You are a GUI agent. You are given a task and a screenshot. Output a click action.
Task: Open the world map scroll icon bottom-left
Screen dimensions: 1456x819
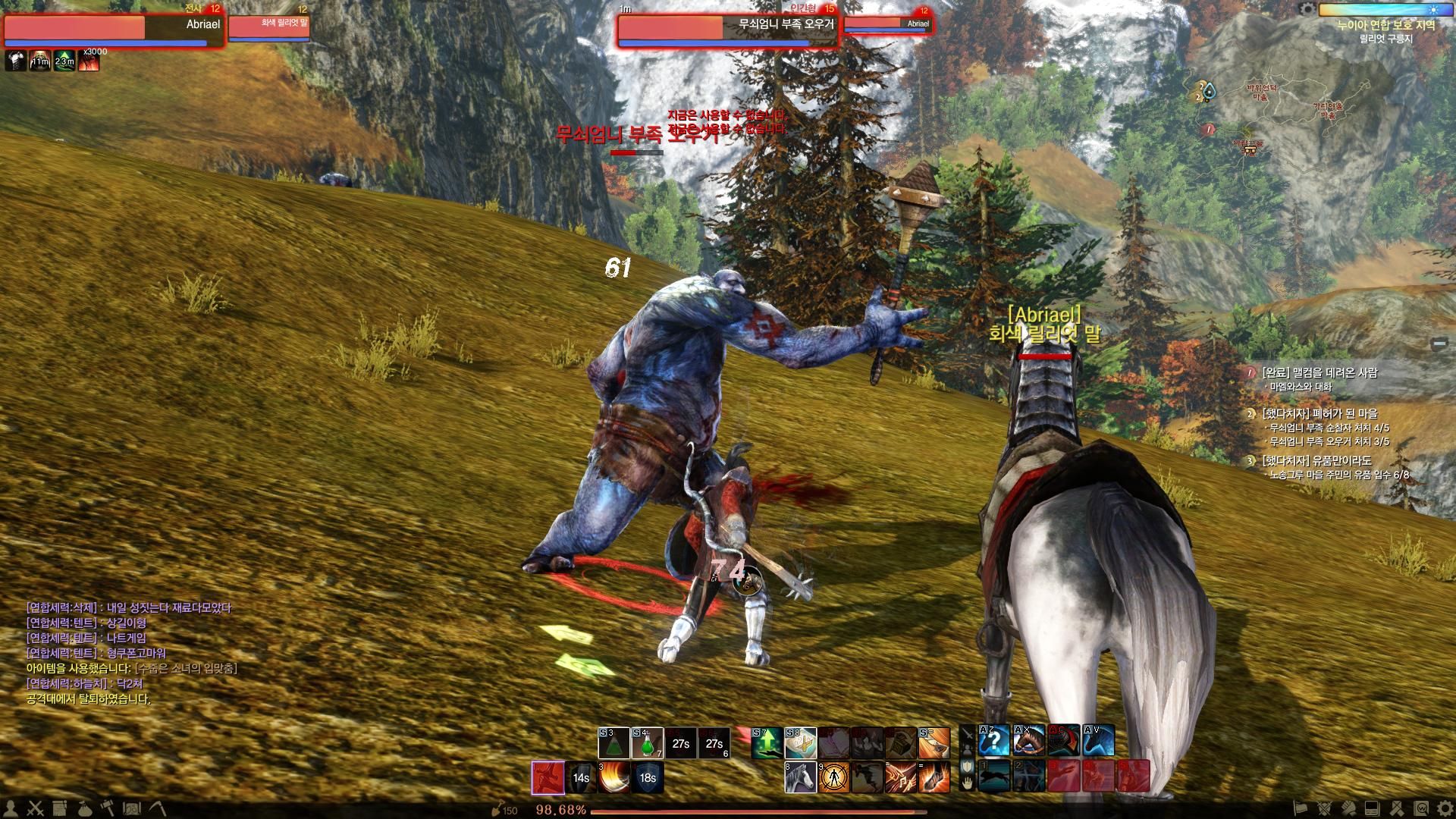(x=59, y=807)
